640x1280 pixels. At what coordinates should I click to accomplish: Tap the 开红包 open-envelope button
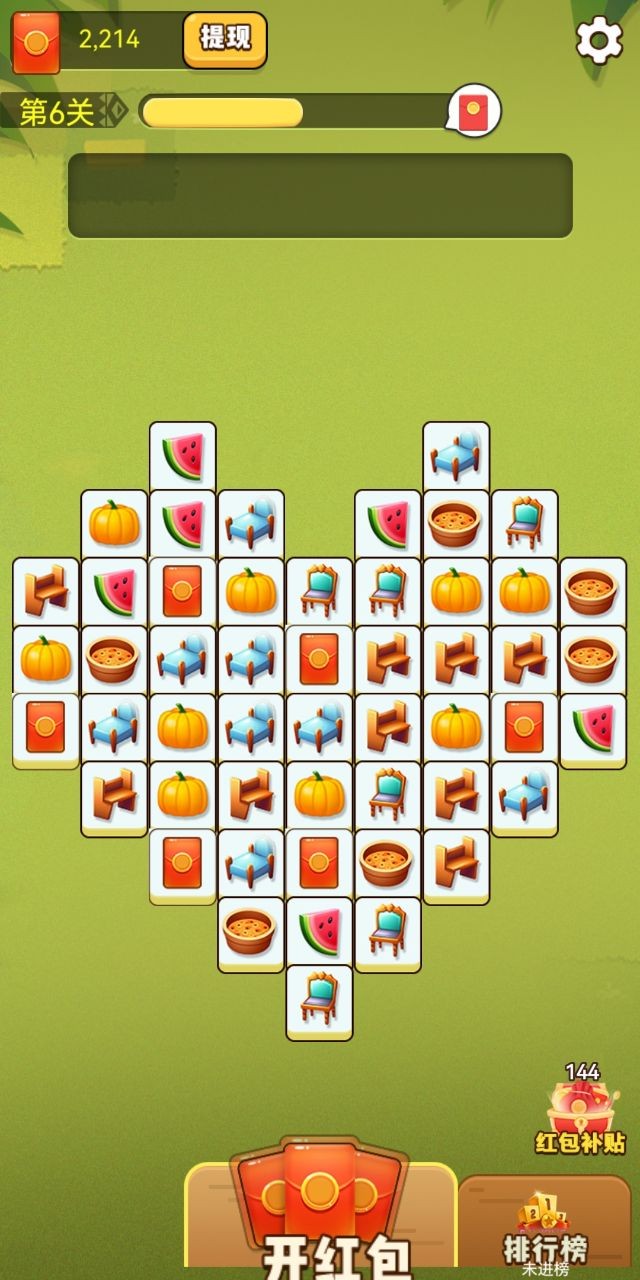pos(320,1215)
